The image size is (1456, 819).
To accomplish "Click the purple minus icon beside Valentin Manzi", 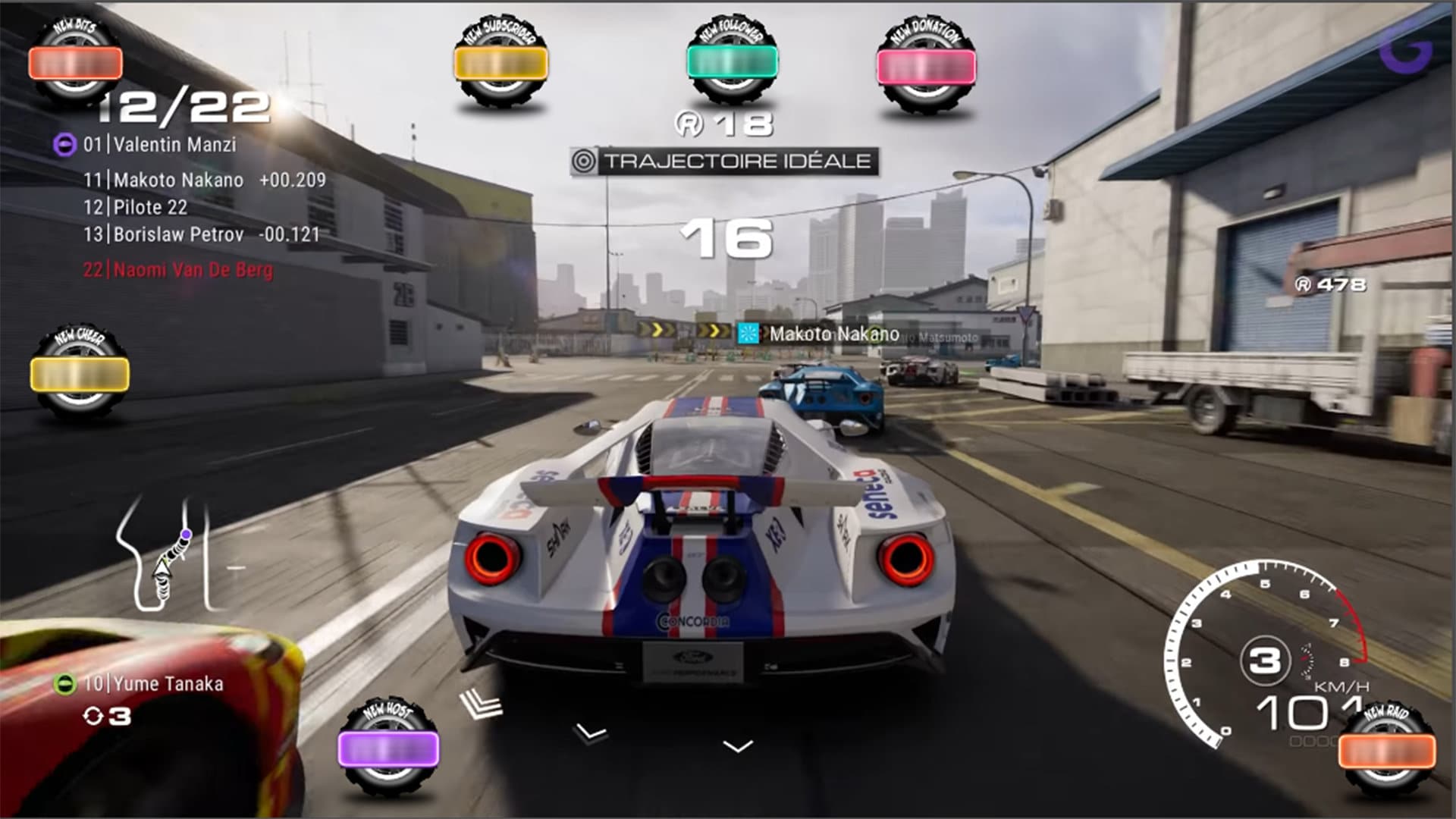I will click(x=64, y=144).
